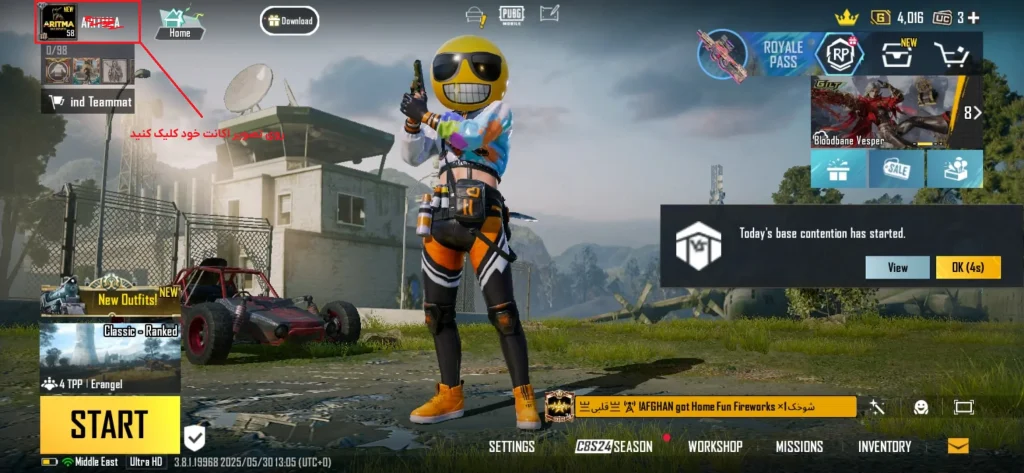Open the SALE tile

[x=896, y=169]
